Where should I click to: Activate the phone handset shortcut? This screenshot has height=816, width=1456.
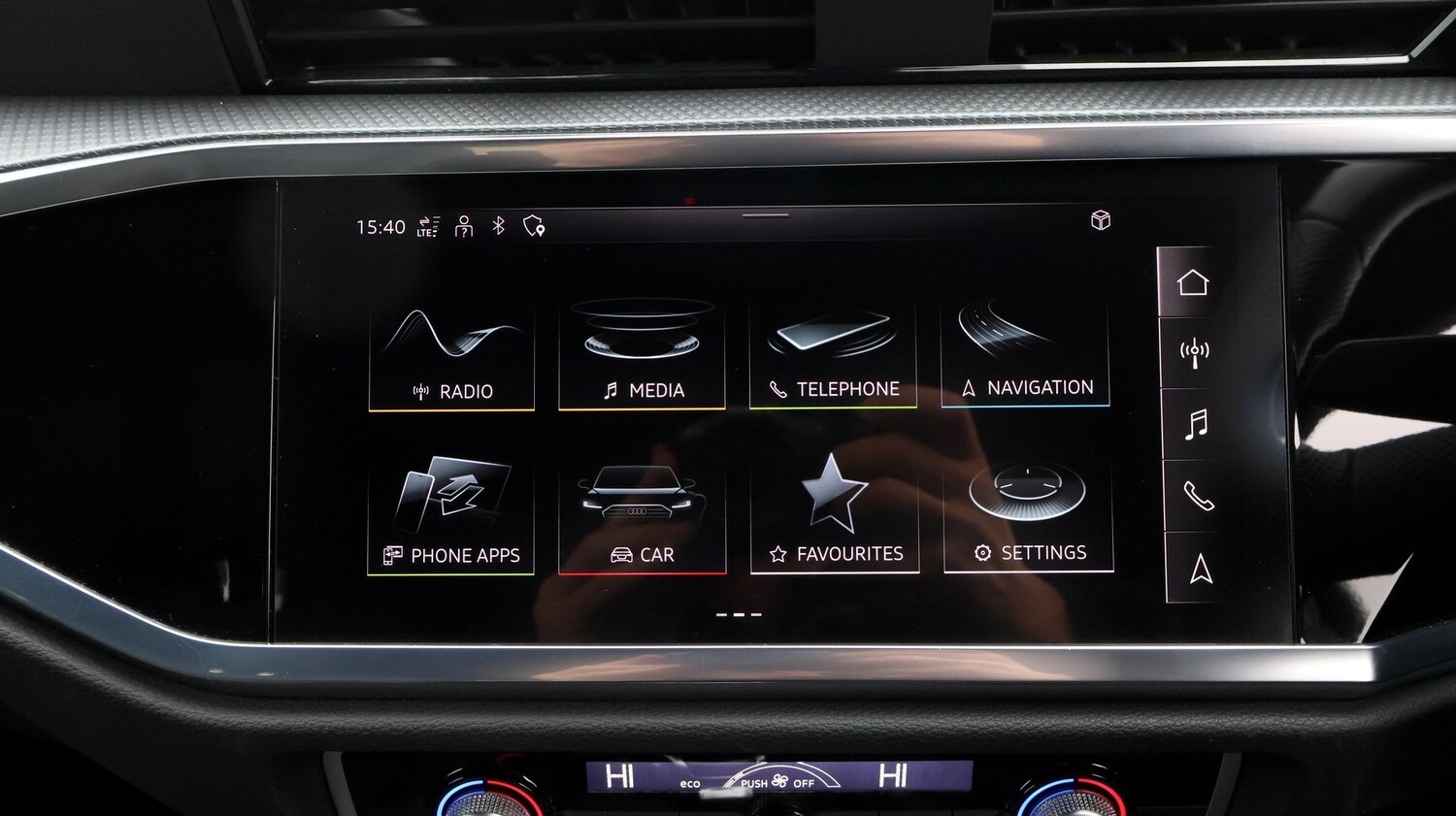(1199, 496)
